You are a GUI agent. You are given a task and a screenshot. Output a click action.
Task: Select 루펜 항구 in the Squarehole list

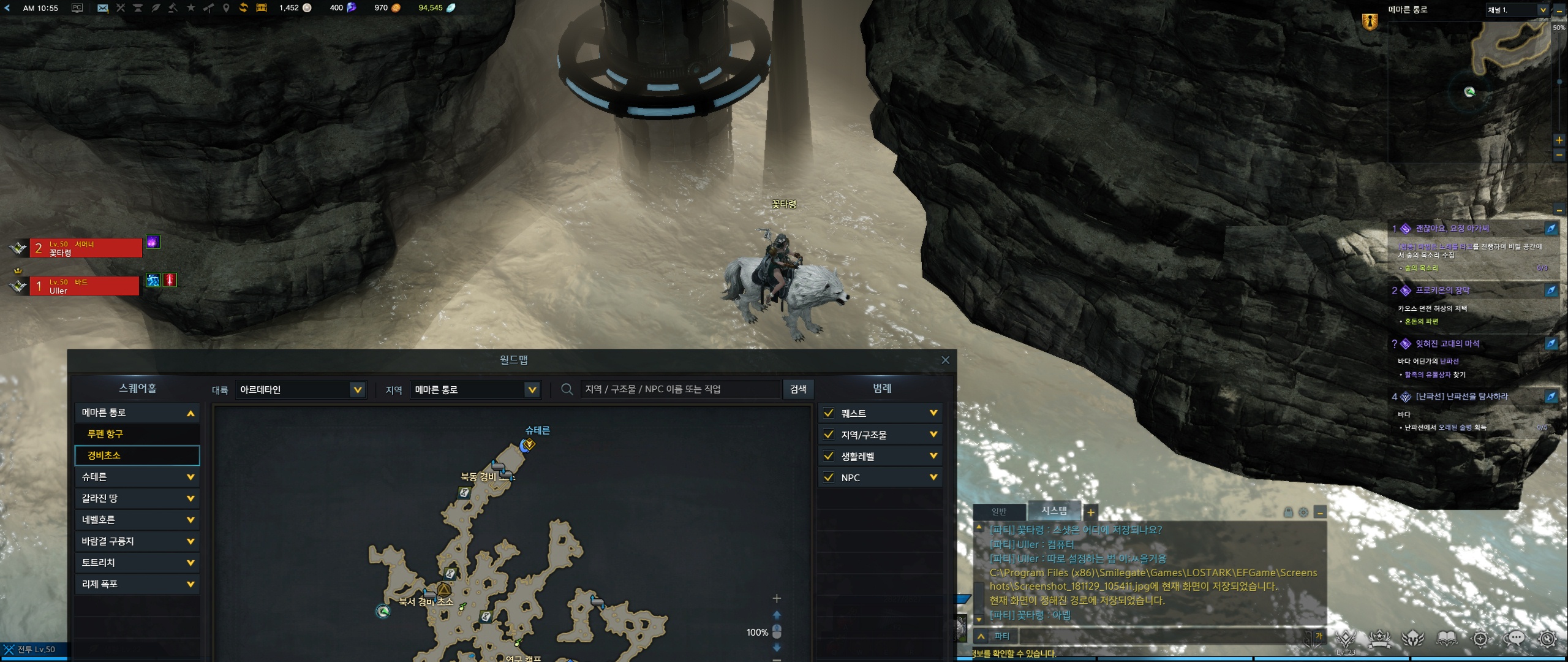pos(136,434)
